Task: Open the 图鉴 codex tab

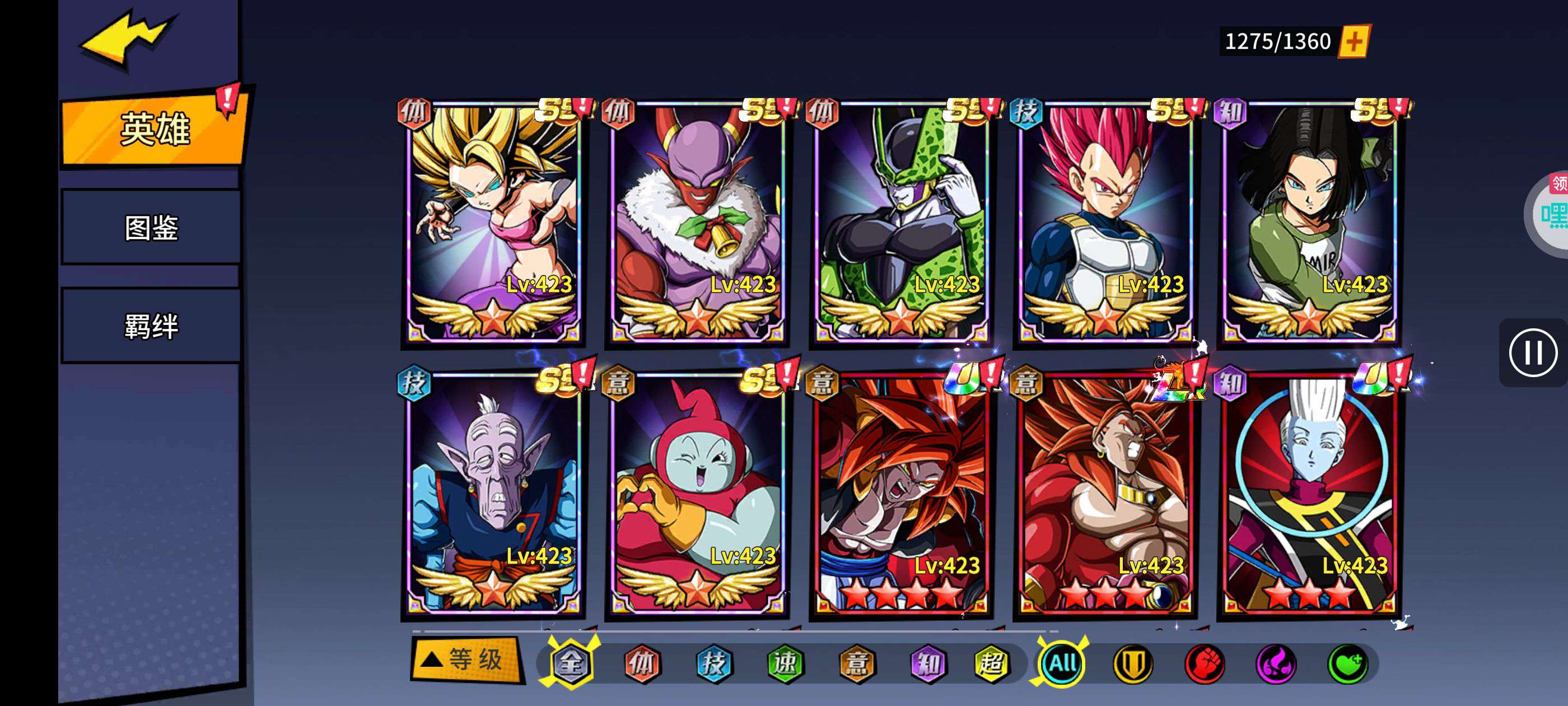Action: pyautogui.click(x=151, y=228)
